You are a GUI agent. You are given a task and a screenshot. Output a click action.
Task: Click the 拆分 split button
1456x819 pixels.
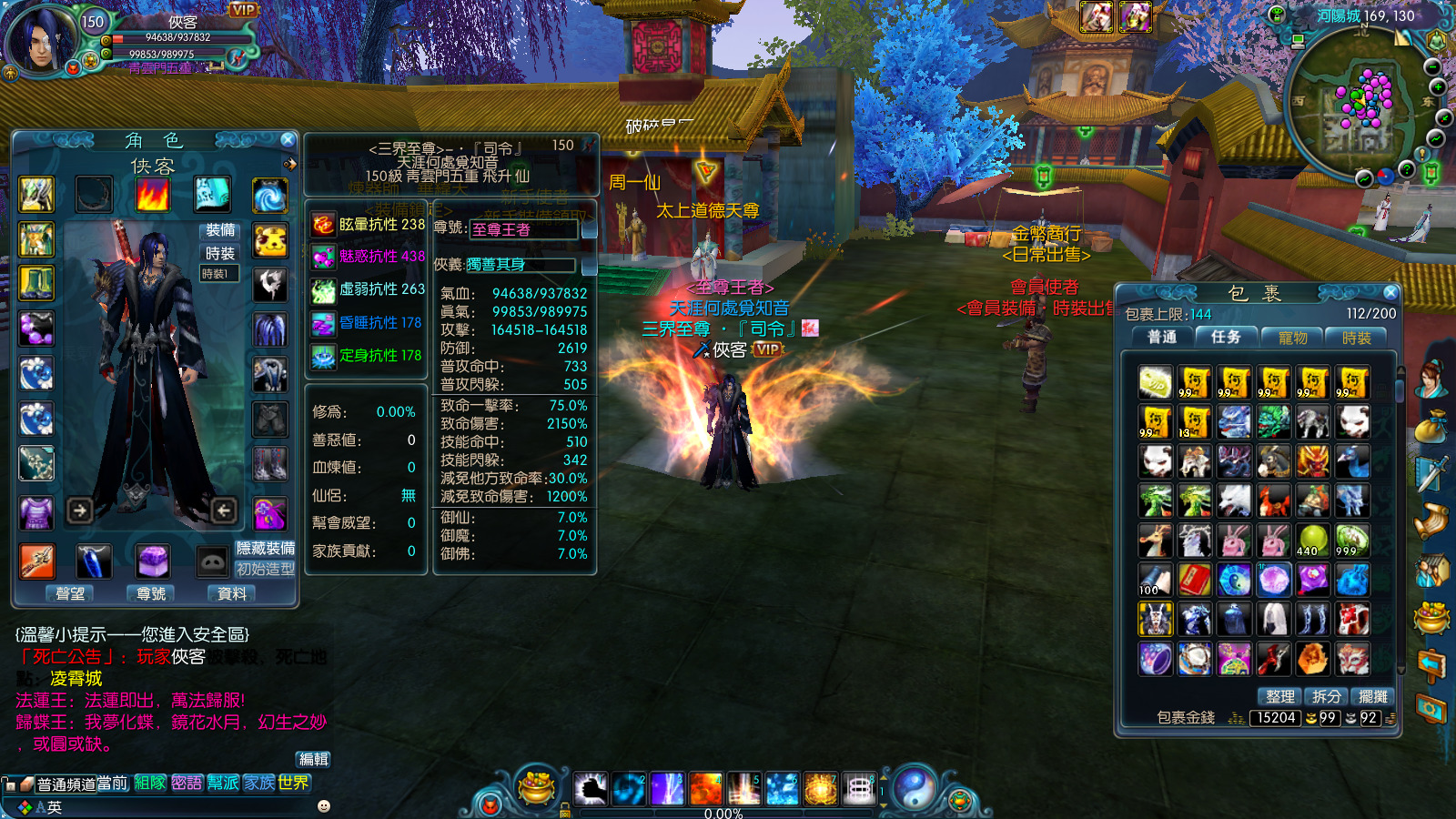(1327, 696)
